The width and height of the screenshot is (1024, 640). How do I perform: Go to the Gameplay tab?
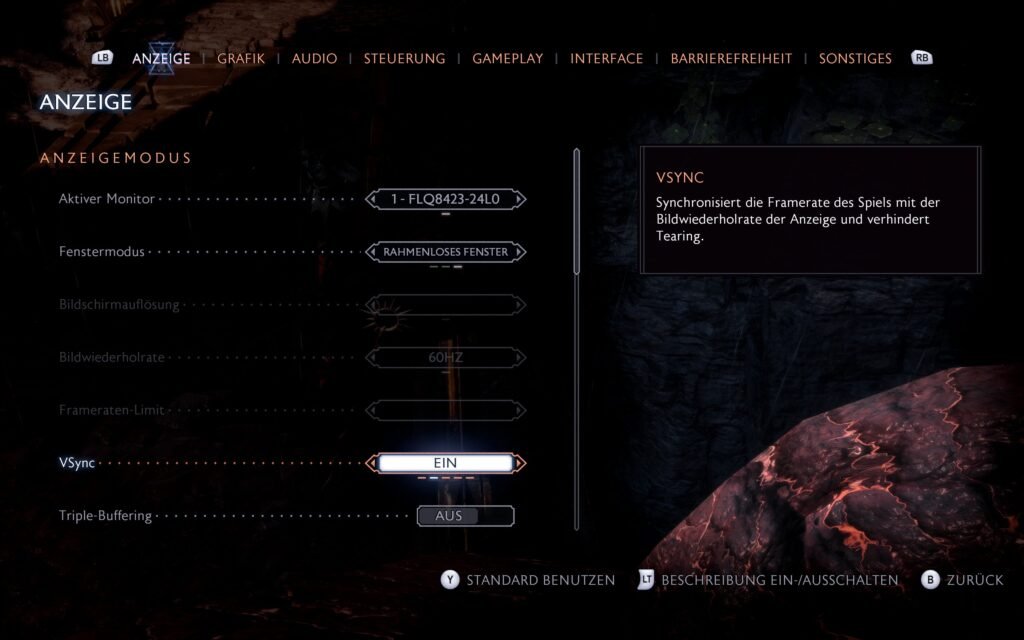tap(507, 58)
